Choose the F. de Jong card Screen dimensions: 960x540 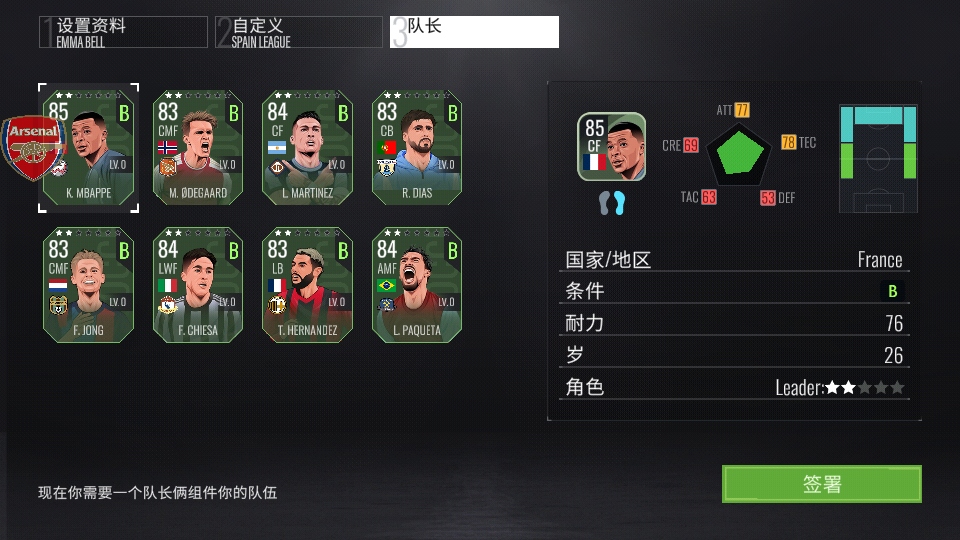88,285
